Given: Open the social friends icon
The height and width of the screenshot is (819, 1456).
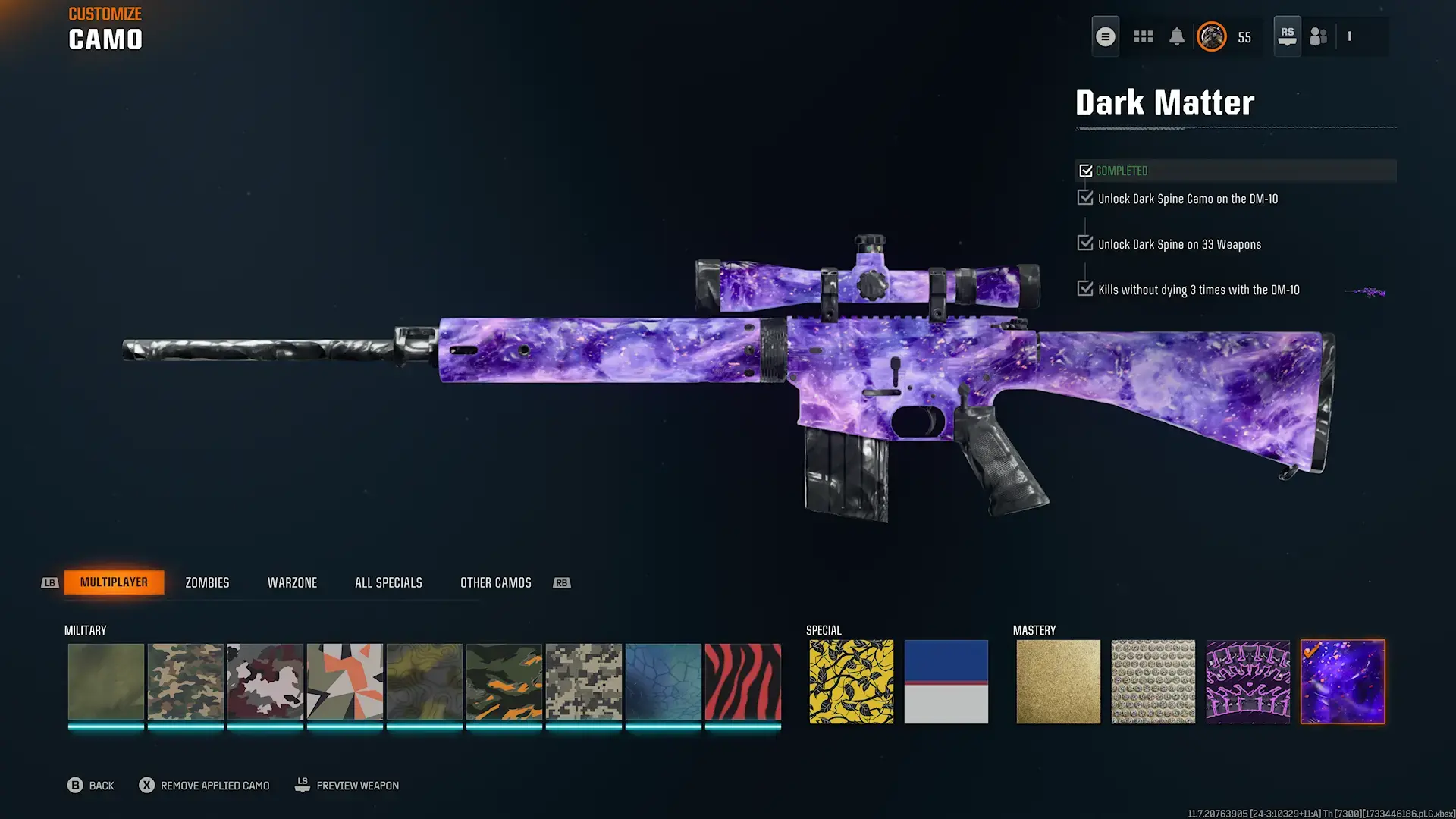Looking at the screenshot, I should (1317, 36).
